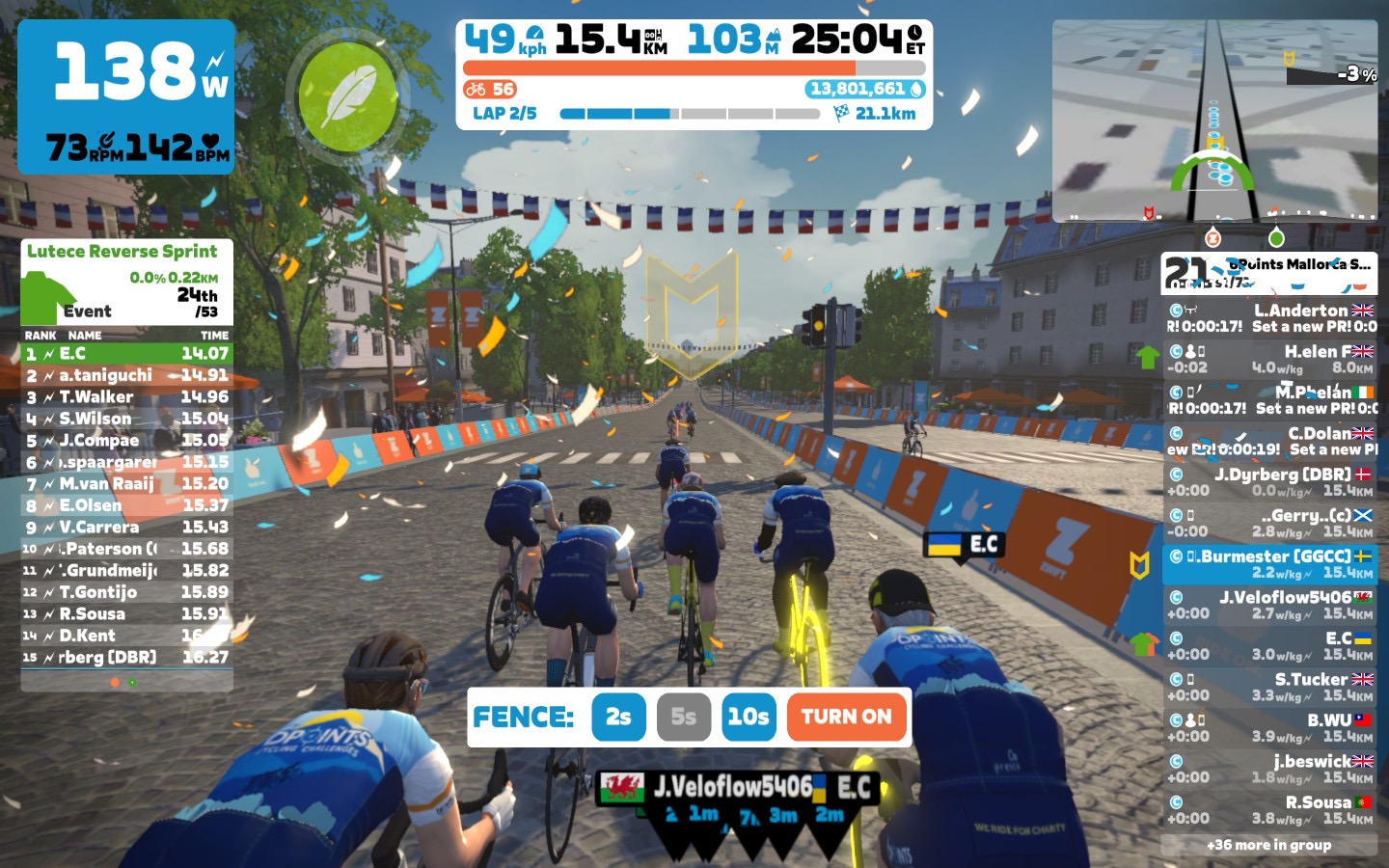Click the 138 W power display panel

click(125, 96)
